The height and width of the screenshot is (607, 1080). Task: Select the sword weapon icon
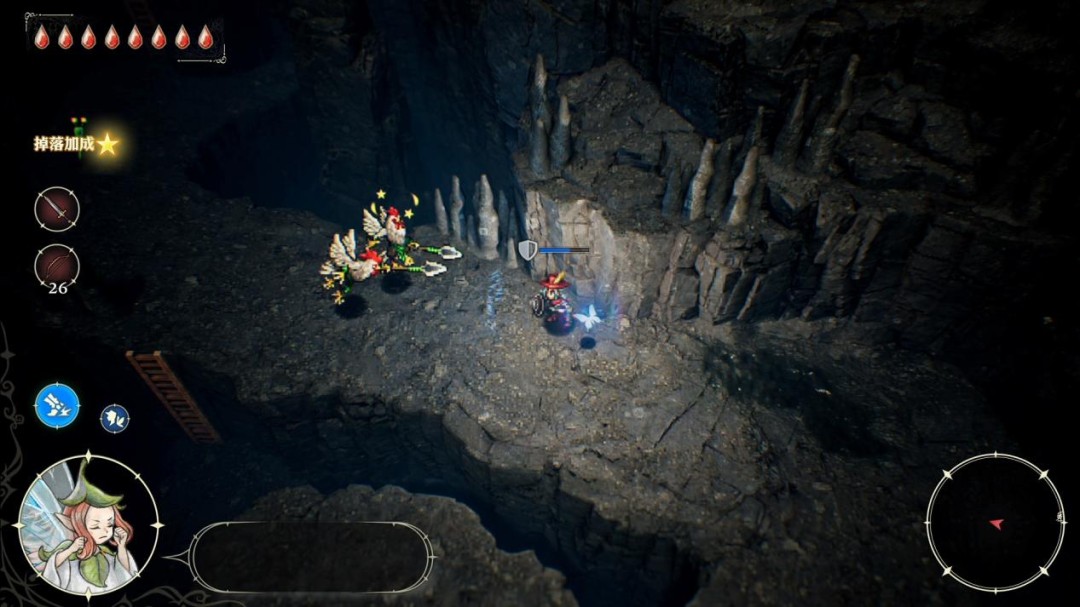[57, 210]
